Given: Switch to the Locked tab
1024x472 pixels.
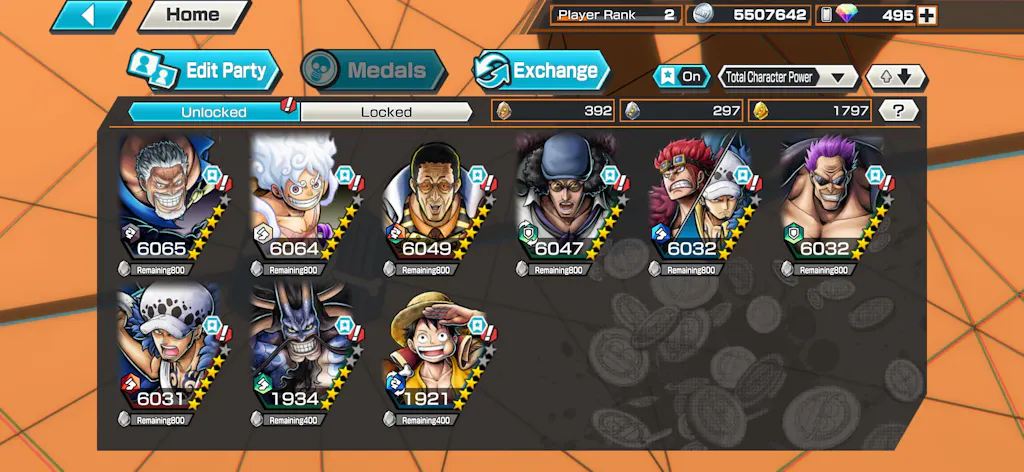Looking at the screenshot, I should (386, 112).
